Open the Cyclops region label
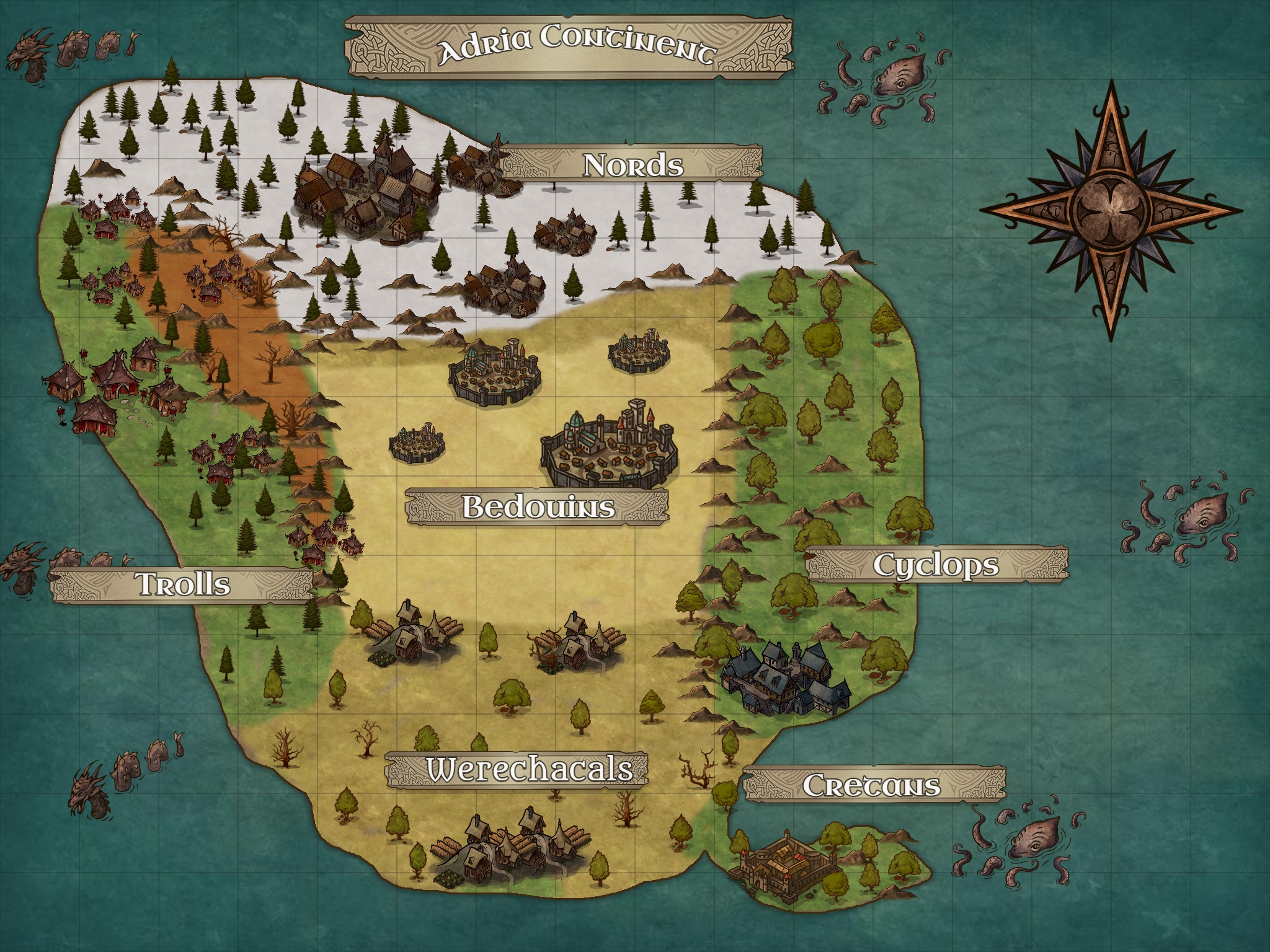The image size is (1270, 952). pyautogui.click(x=936, y=565)
